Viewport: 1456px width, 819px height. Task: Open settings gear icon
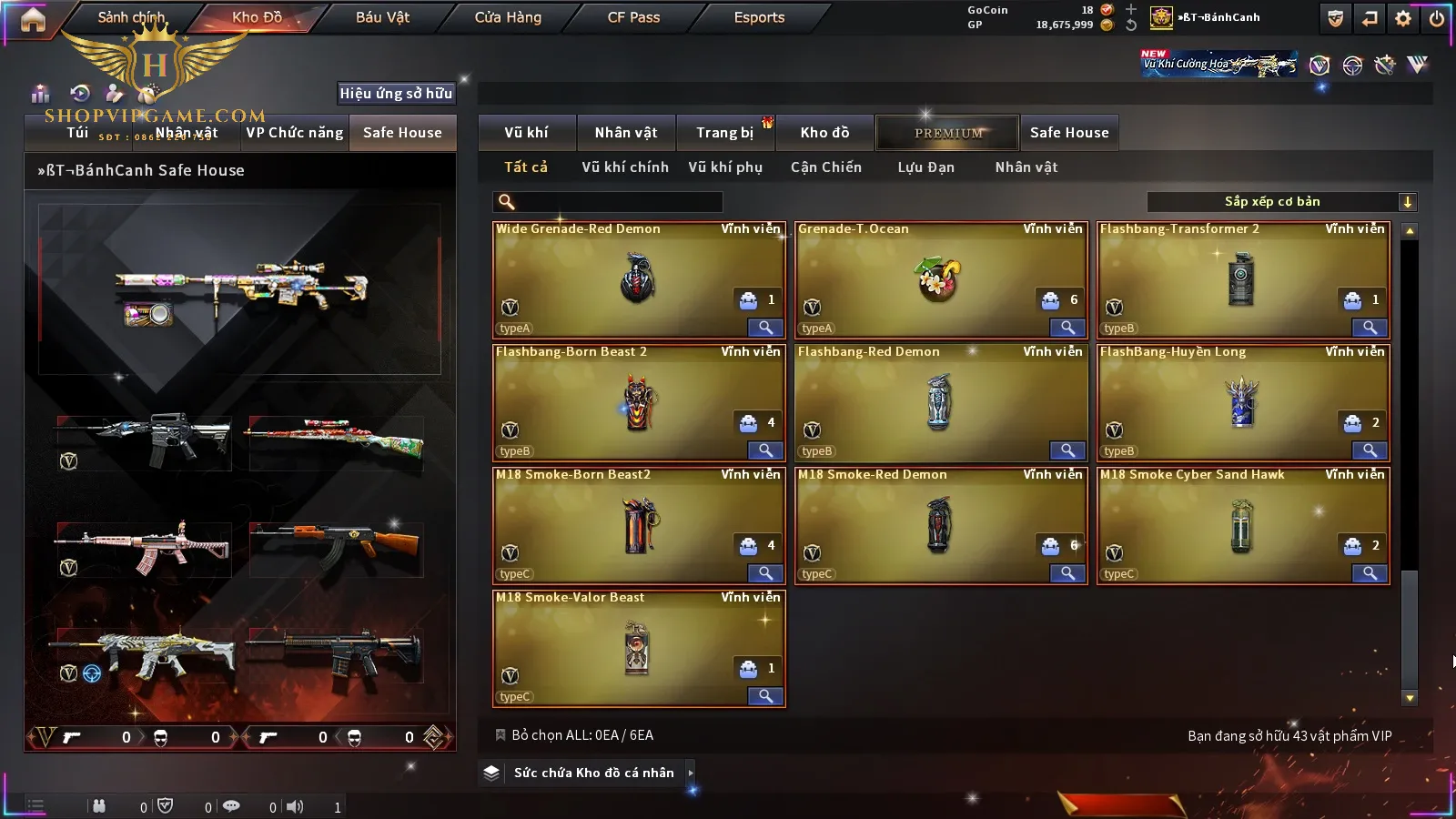tap(1403, 18)
